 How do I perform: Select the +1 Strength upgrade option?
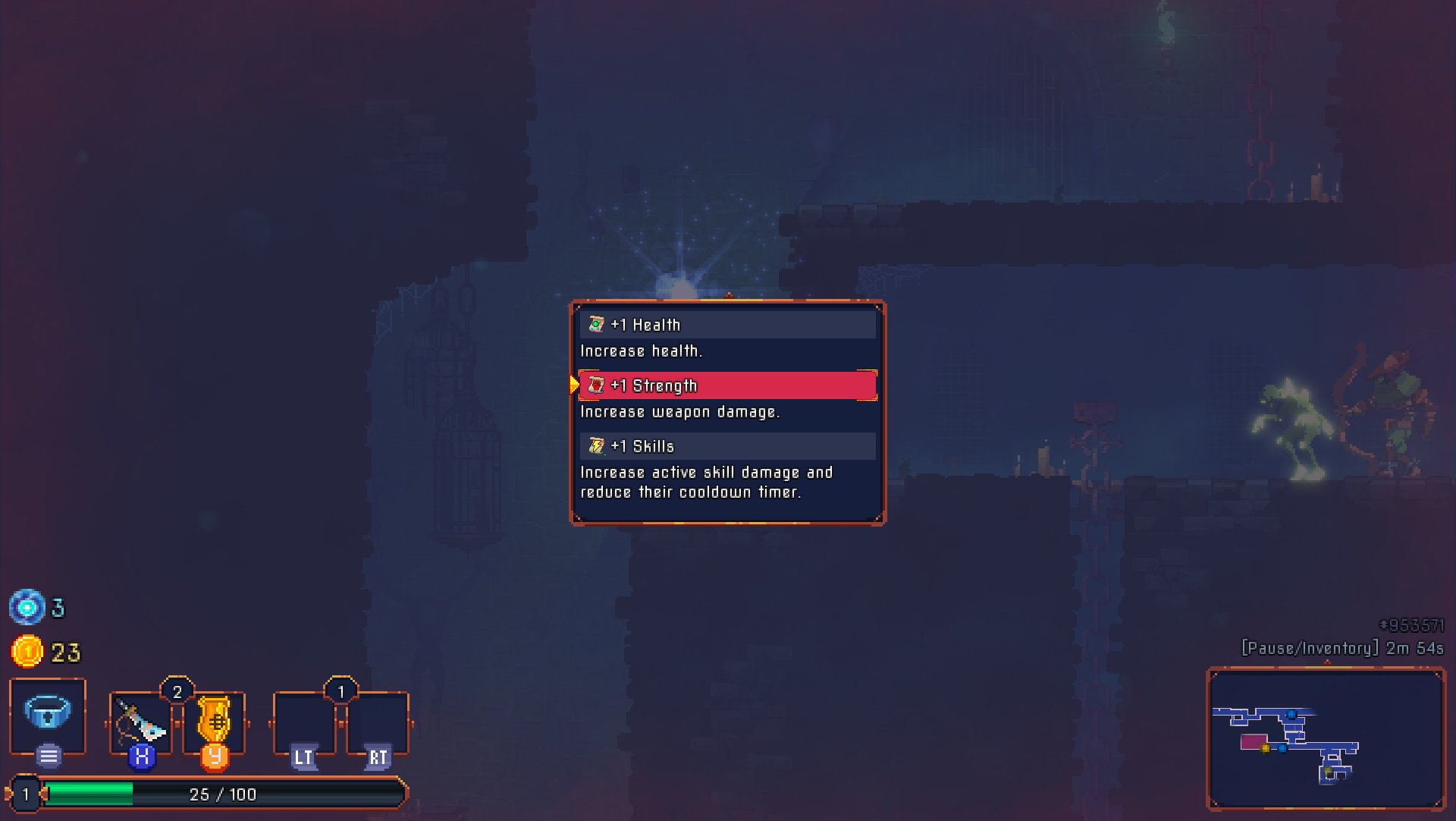(726, 385)
